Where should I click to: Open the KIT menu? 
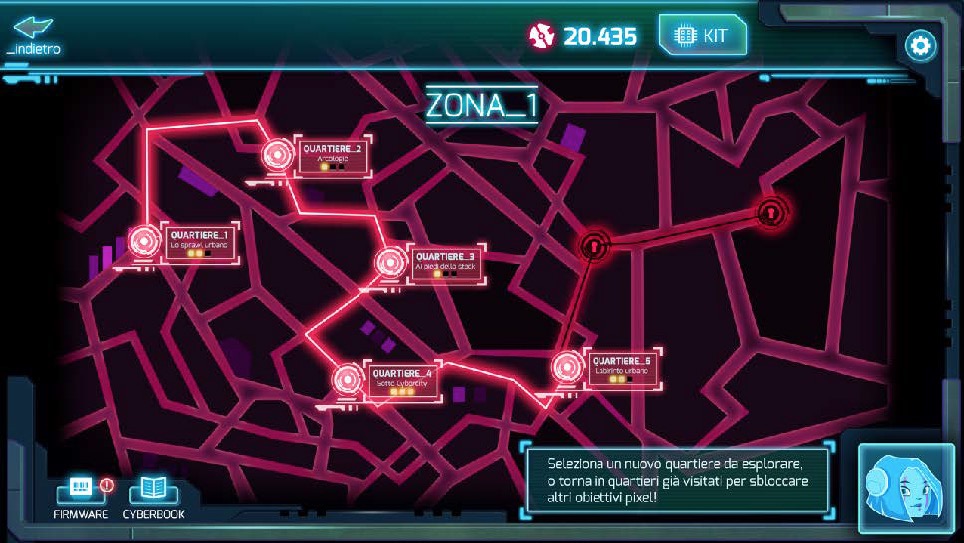click(702, 36)
